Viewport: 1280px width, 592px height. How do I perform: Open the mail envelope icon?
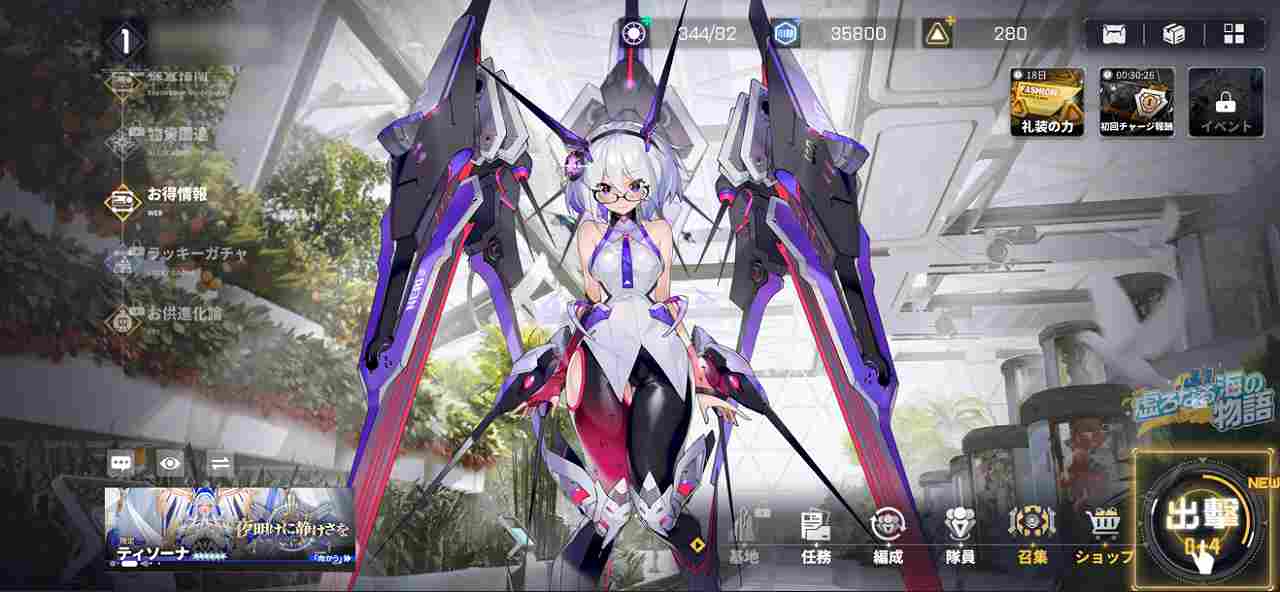1114,34
